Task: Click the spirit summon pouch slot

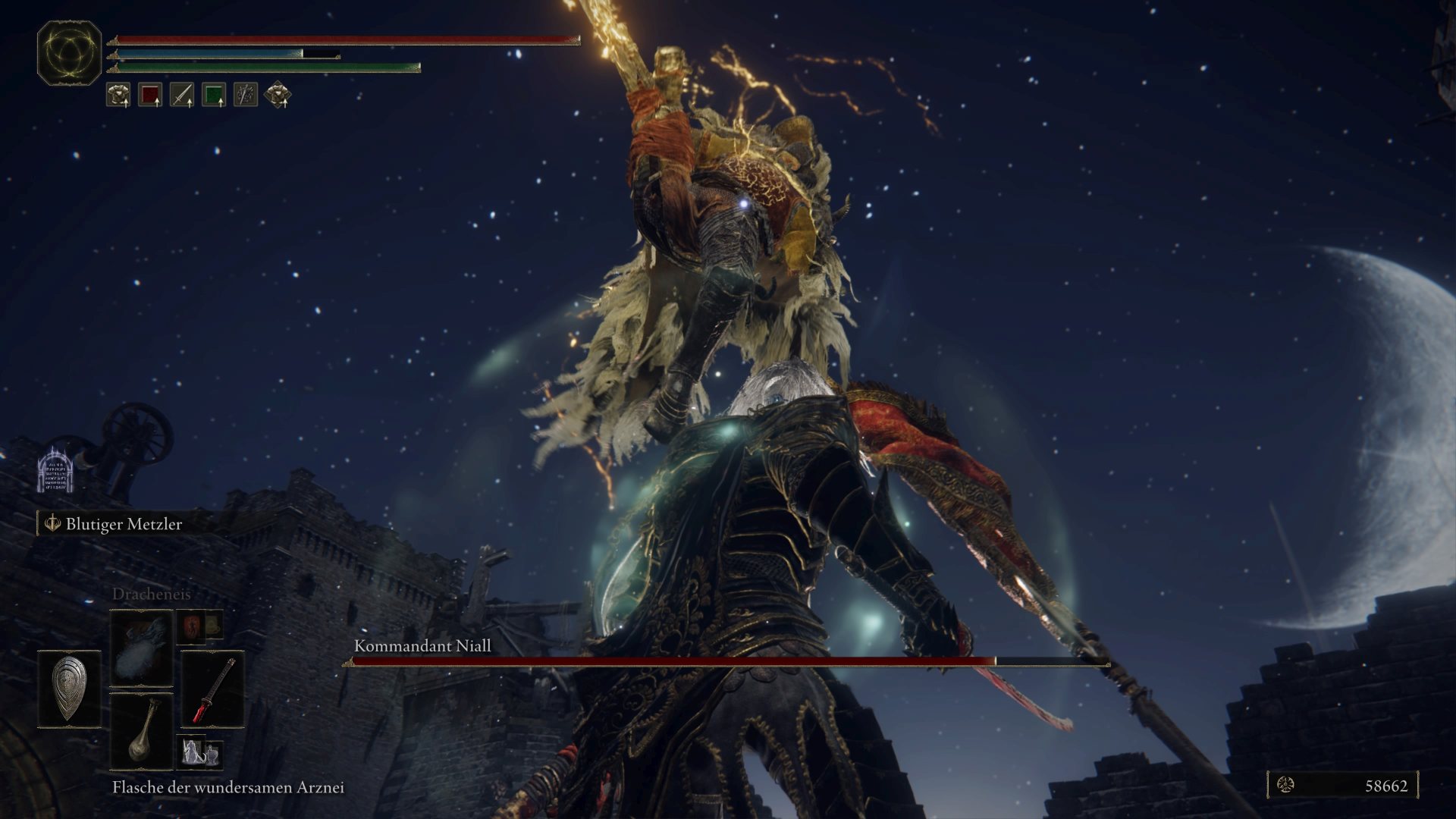Action: pos(199,752)
